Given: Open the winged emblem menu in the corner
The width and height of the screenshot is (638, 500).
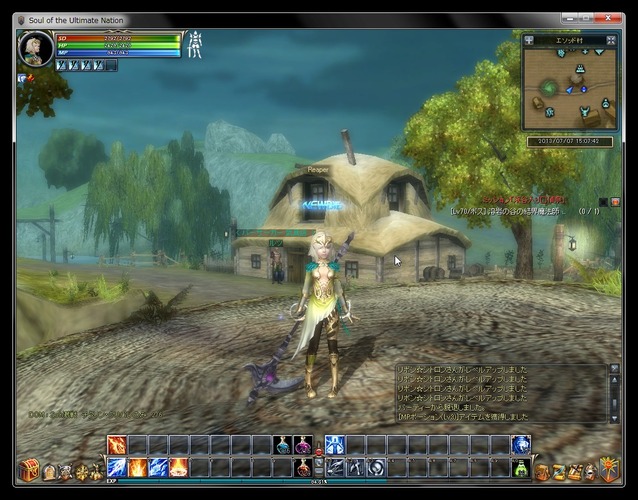Looking at the screenshot, I should (609, 468).
